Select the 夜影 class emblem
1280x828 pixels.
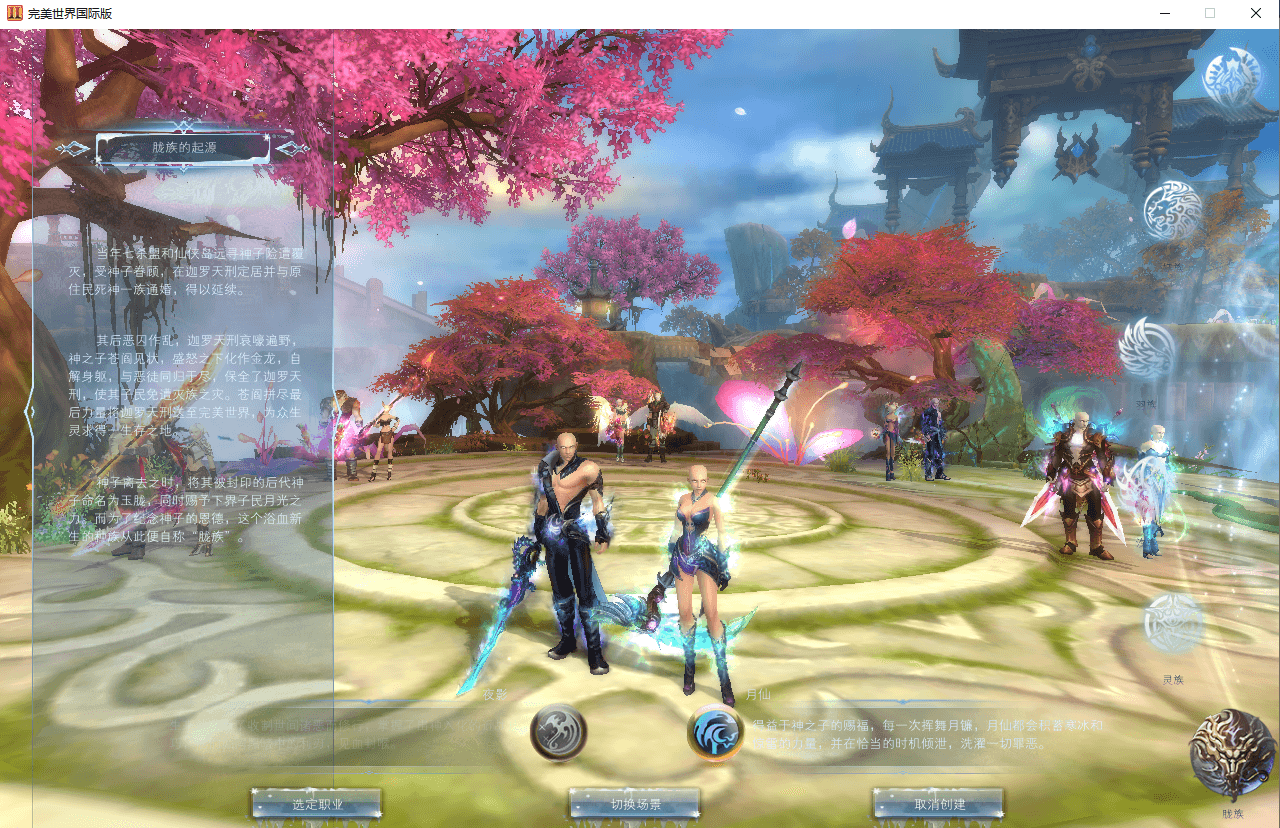click(x=558, y=732)
